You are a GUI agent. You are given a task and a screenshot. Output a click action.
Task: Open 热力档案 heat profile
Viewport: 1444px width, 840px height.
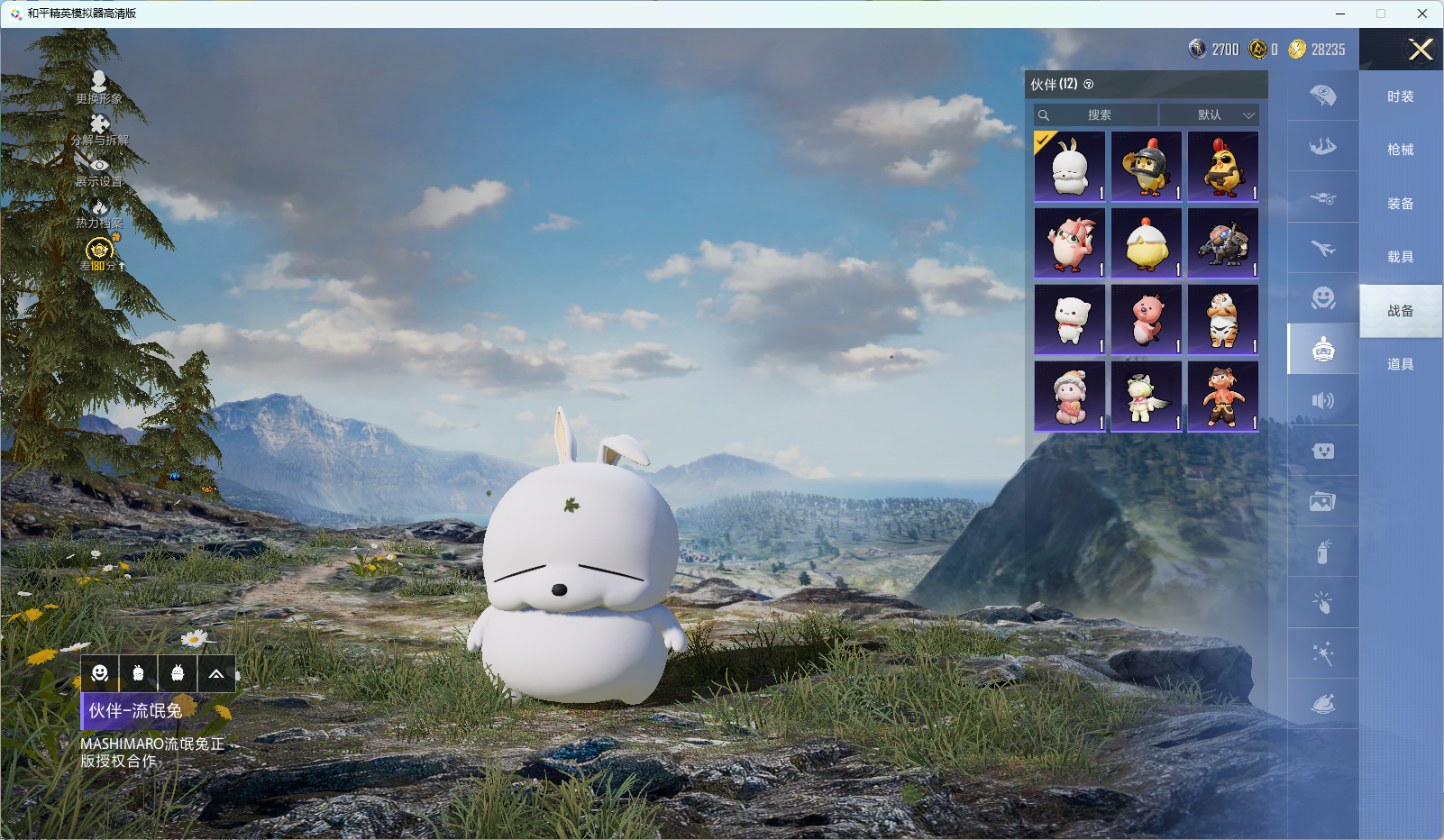point(99,213)
